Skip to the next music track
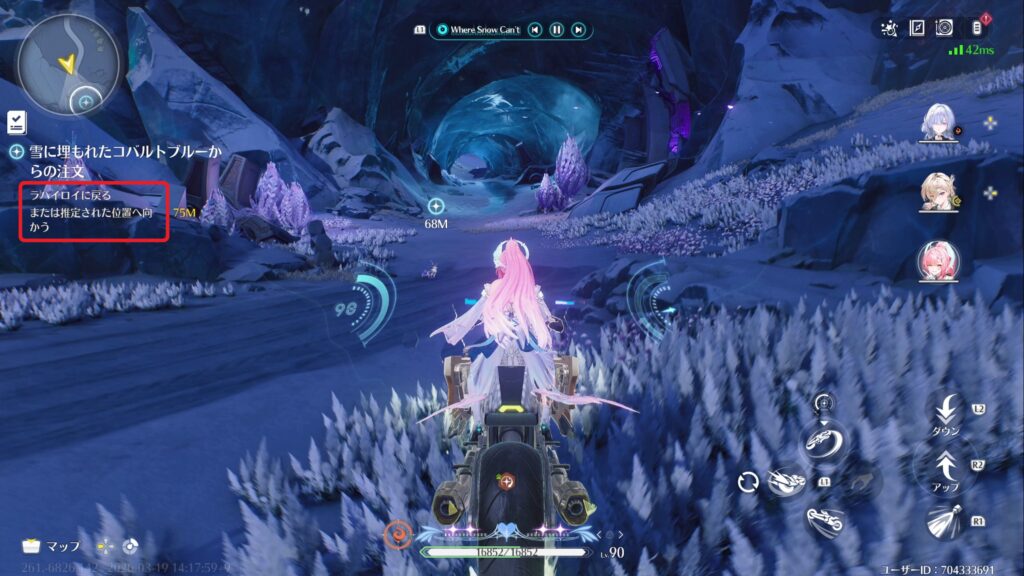This screenshot has height=576, width=1024. pos(578,30)
